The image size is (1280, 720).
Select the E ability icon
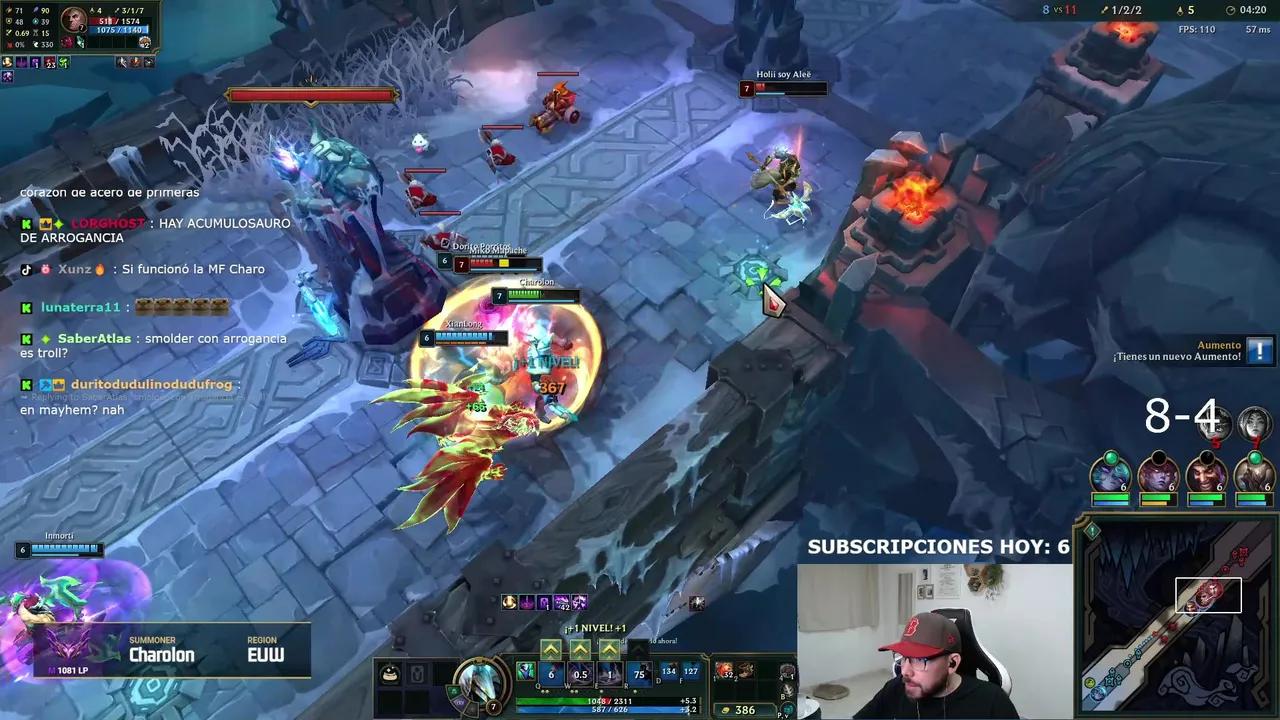[608, 673]
